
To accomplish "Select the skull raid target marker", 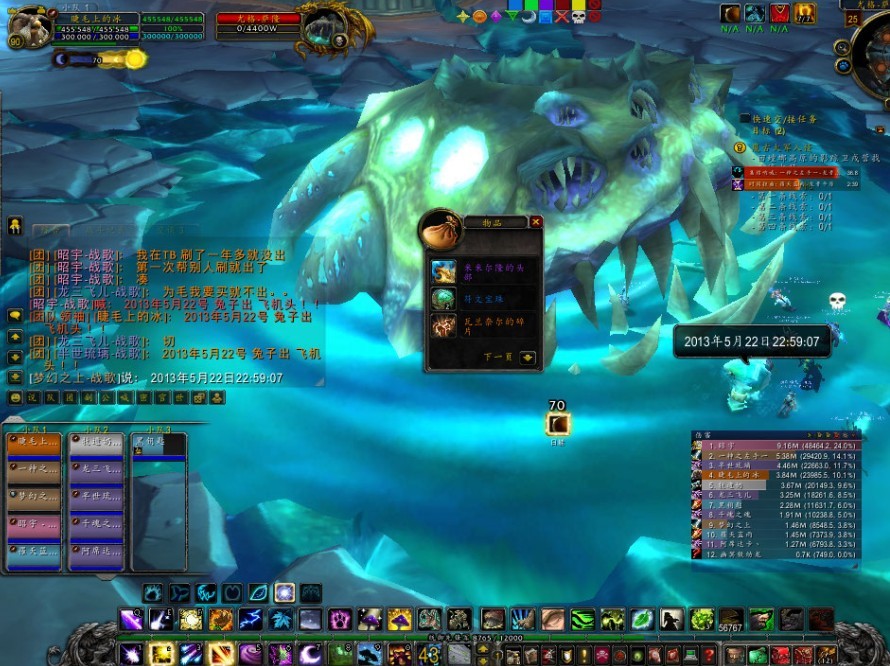I will [578, 17].
